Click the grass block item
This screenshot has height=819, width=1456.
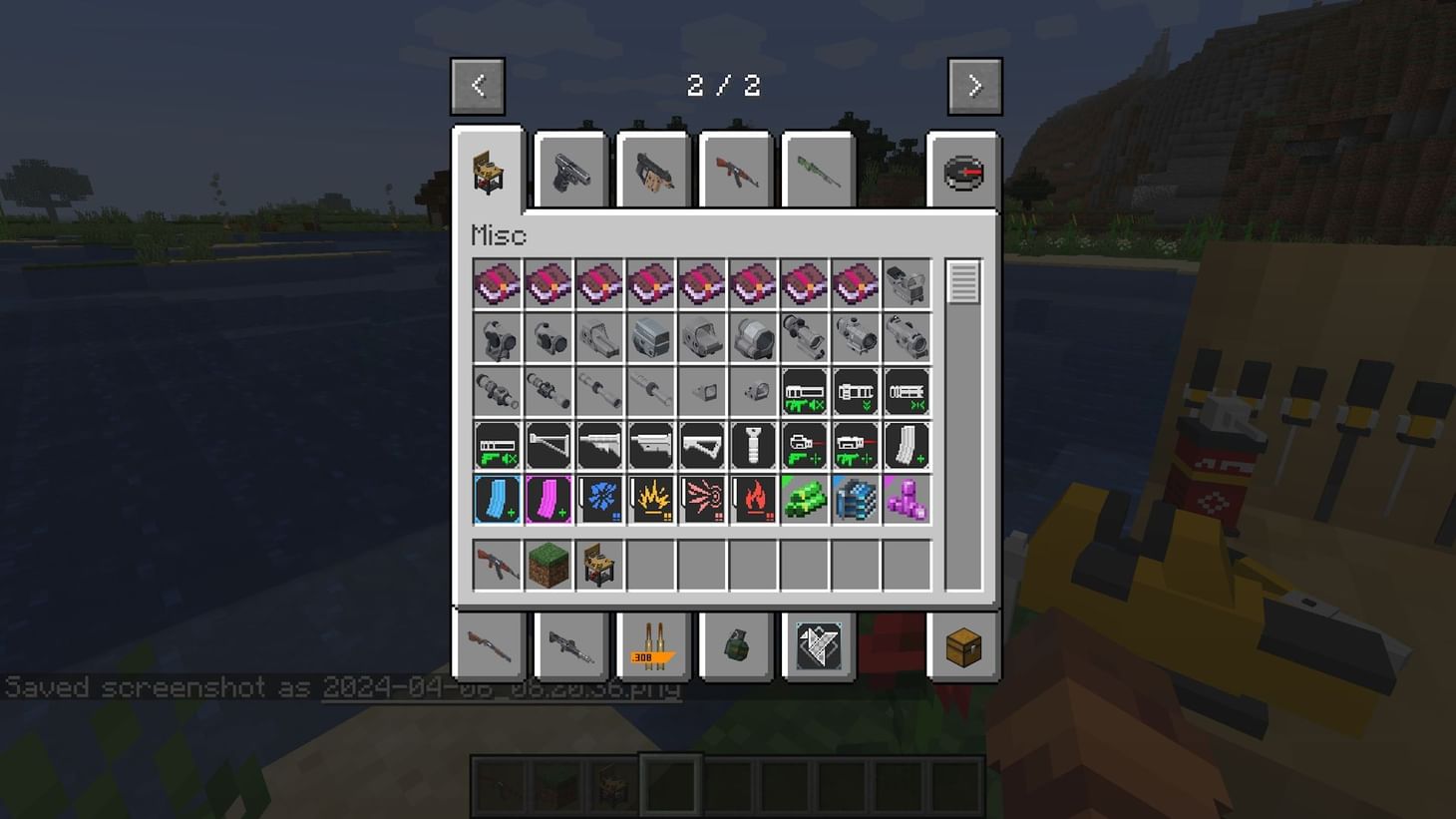point(548,565)
